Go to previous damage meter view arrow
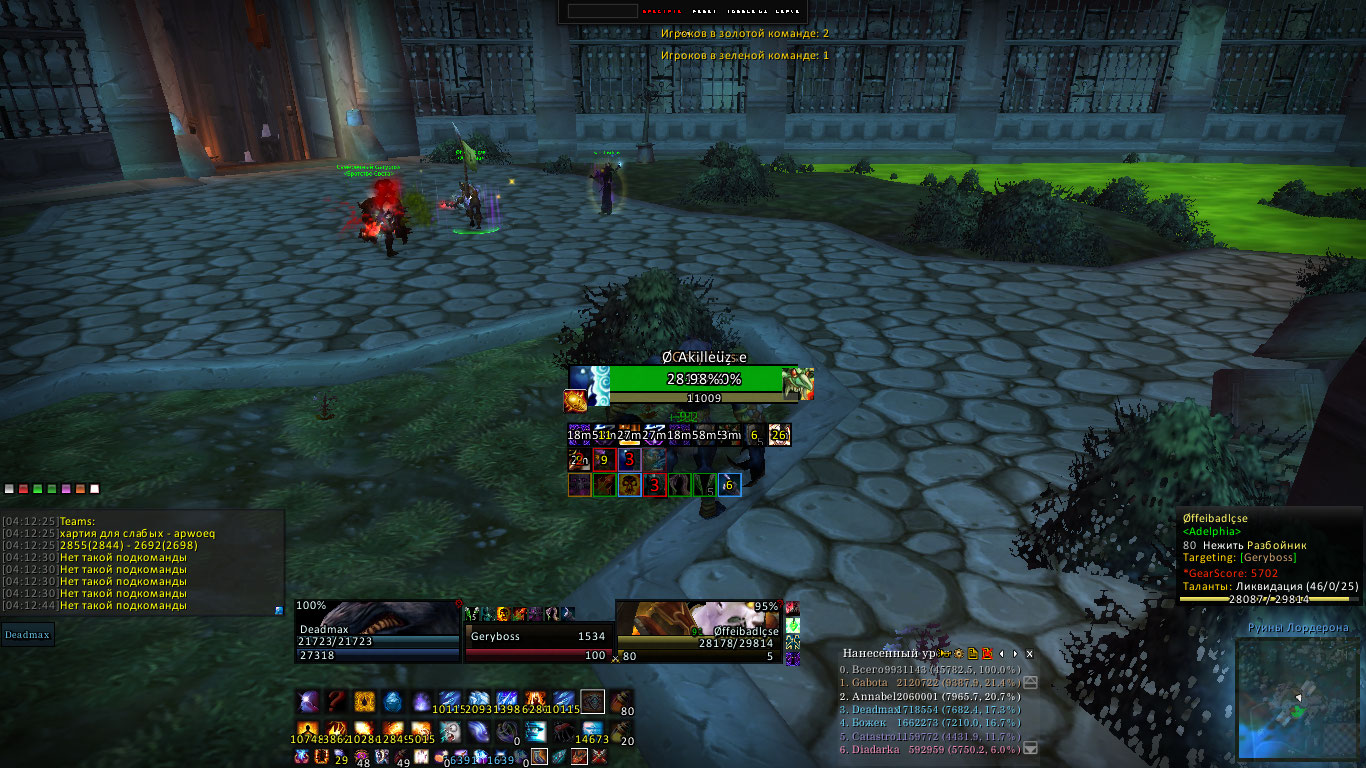 coord(1002,653)
